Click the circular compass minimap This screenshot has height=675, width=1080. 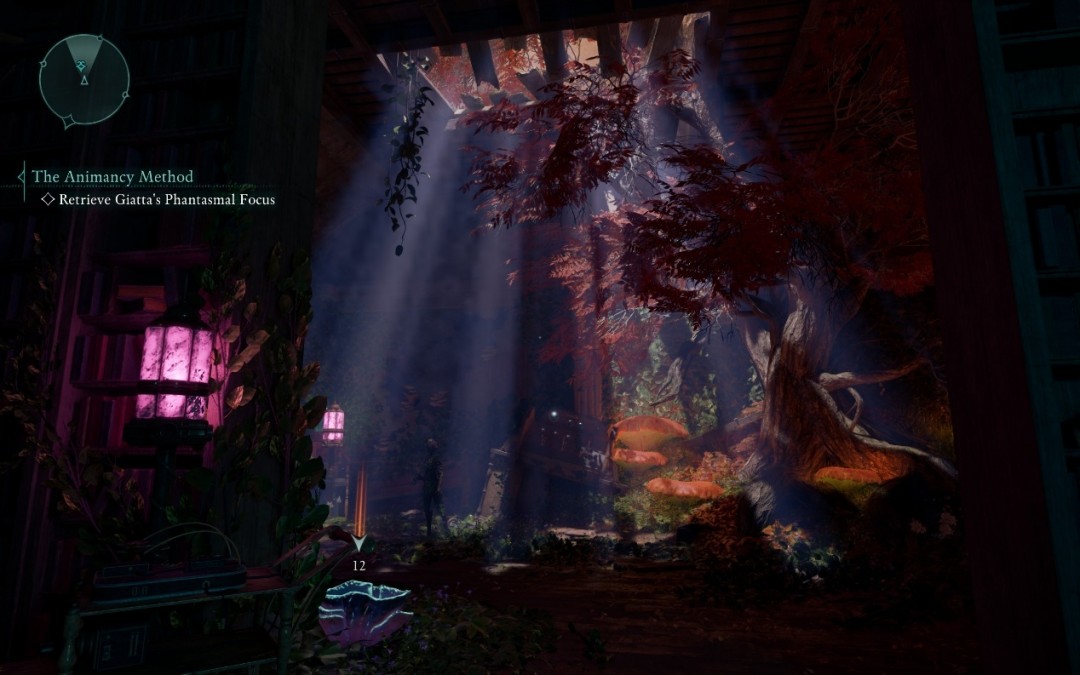[84, 79]
